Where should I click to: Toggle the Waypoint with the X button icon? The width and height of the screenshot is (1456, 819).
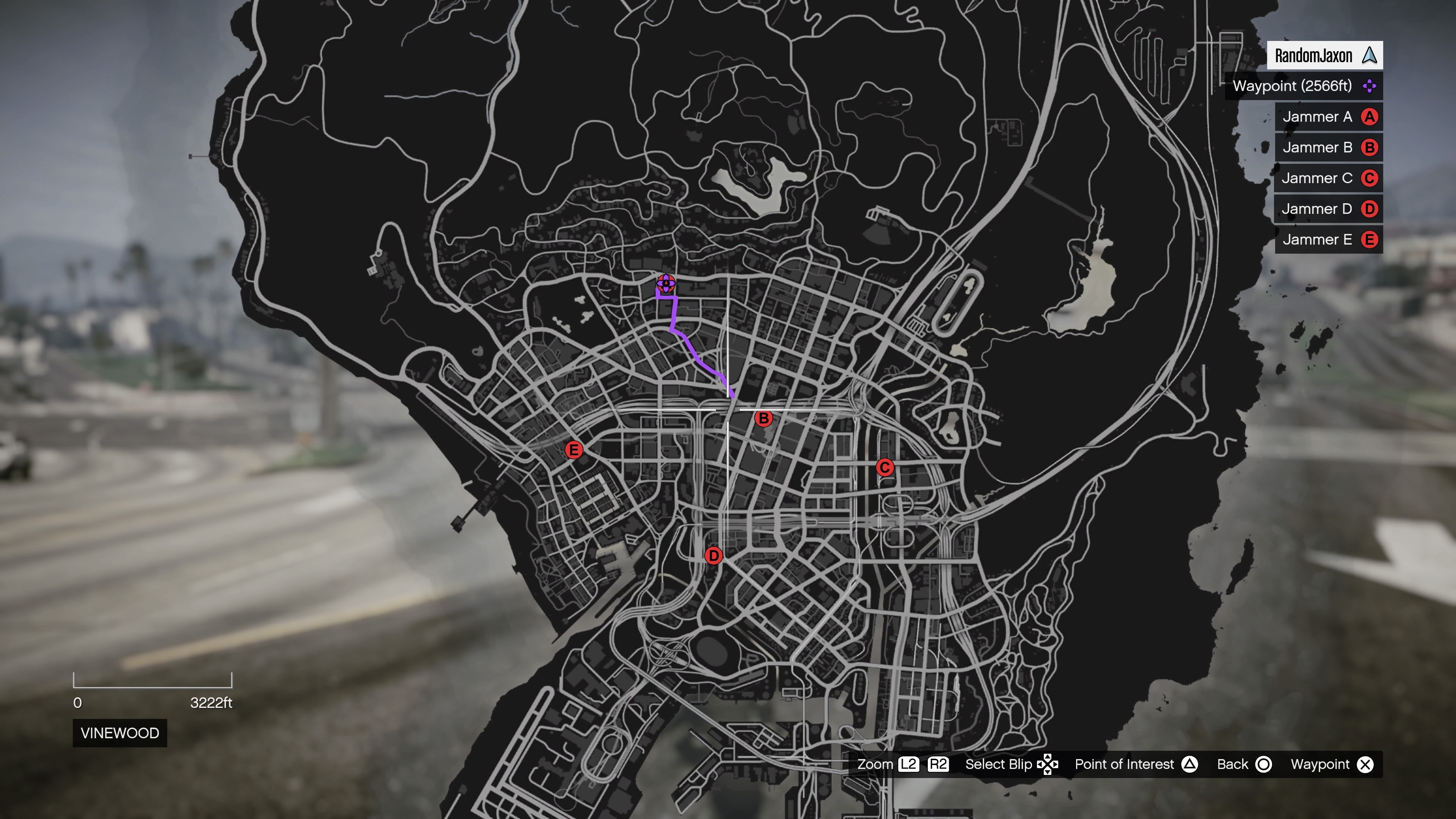click(x=1366, y=764)
